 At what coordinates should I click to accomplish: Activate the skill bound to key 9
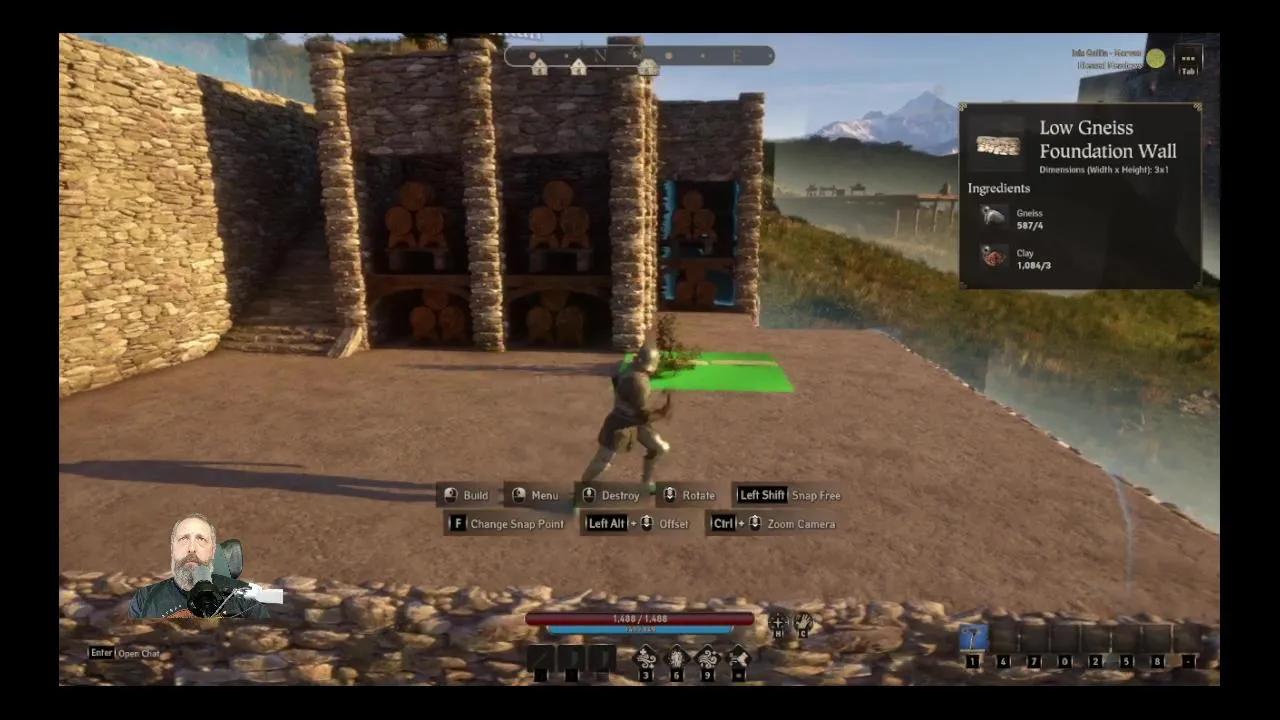pyautogui.click(x=708, y=657)
